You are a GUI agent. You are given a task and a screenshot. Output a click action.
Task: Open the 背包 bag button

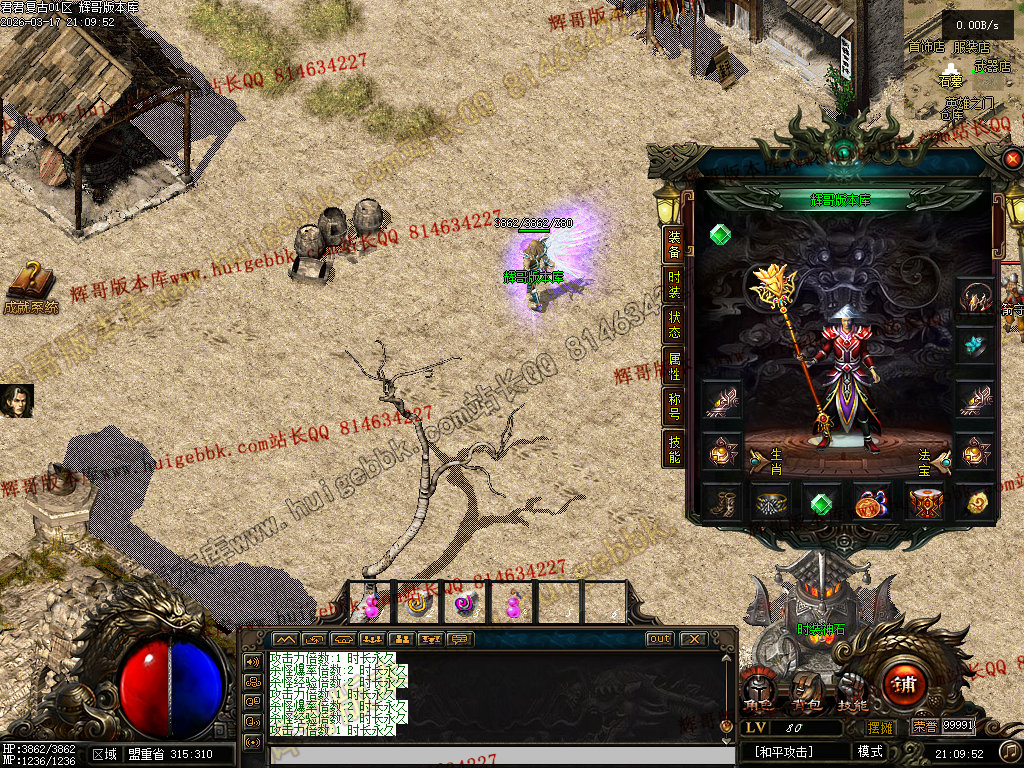click(805, 689)
